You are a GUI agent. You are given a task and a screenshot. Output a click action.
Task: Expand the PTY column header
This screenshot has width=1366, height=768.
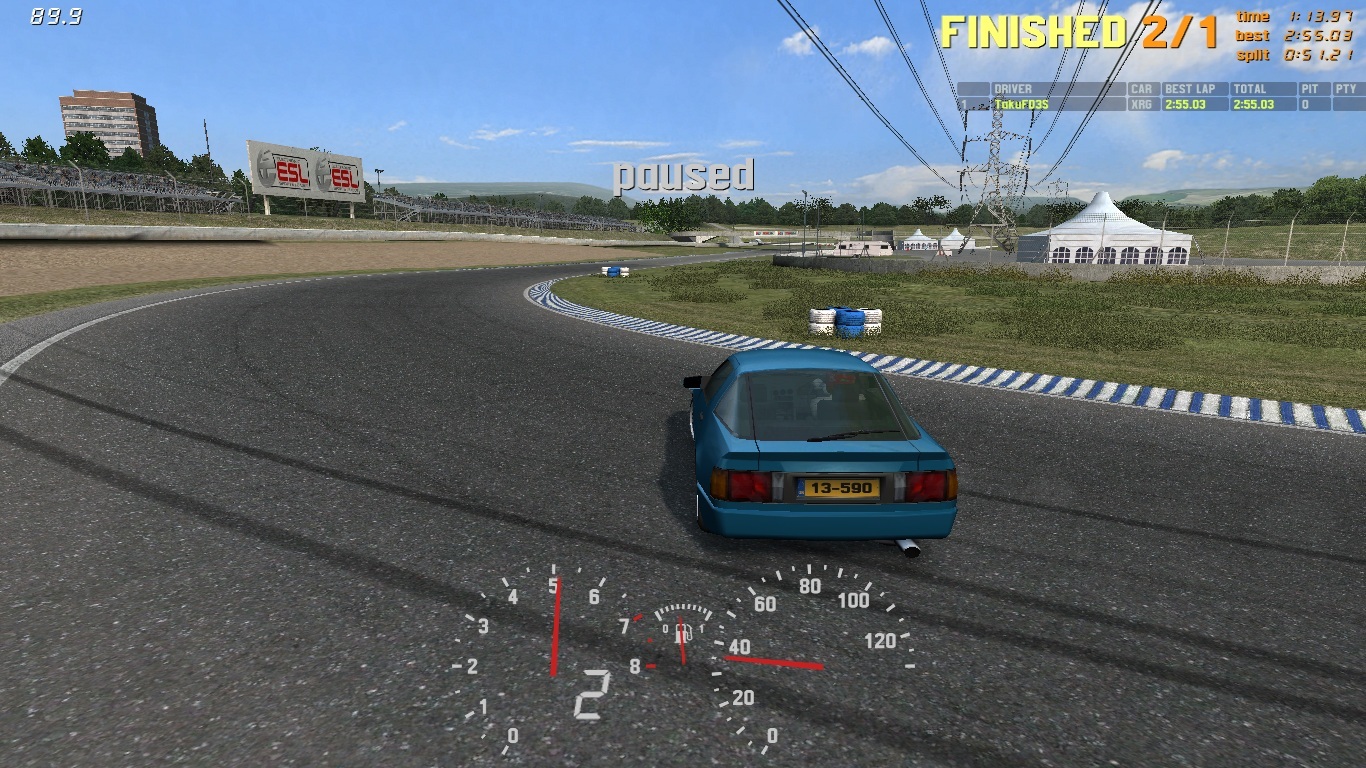pos(1346,89)
